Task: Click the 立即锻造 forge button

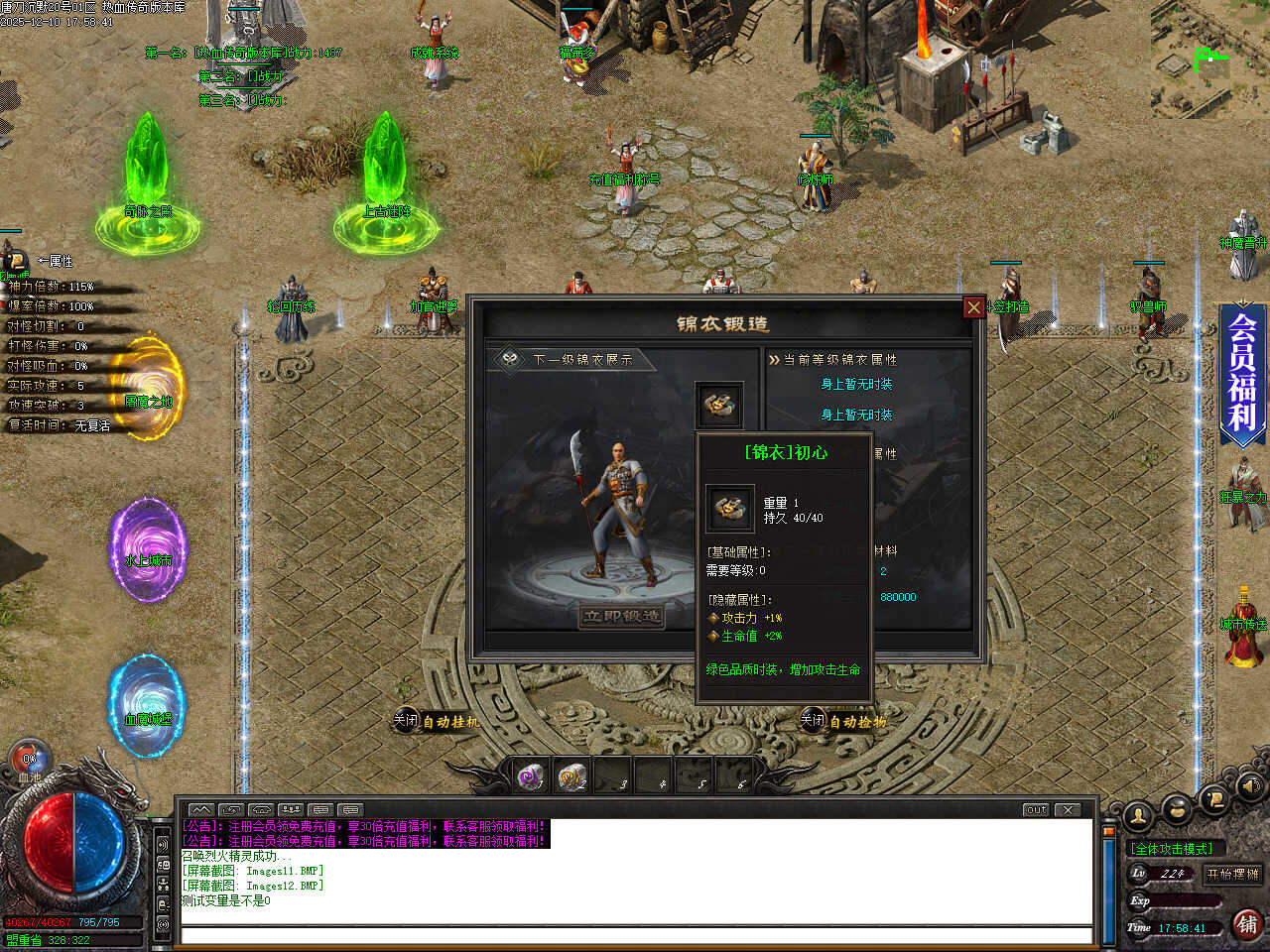Action: pos(622,617)
